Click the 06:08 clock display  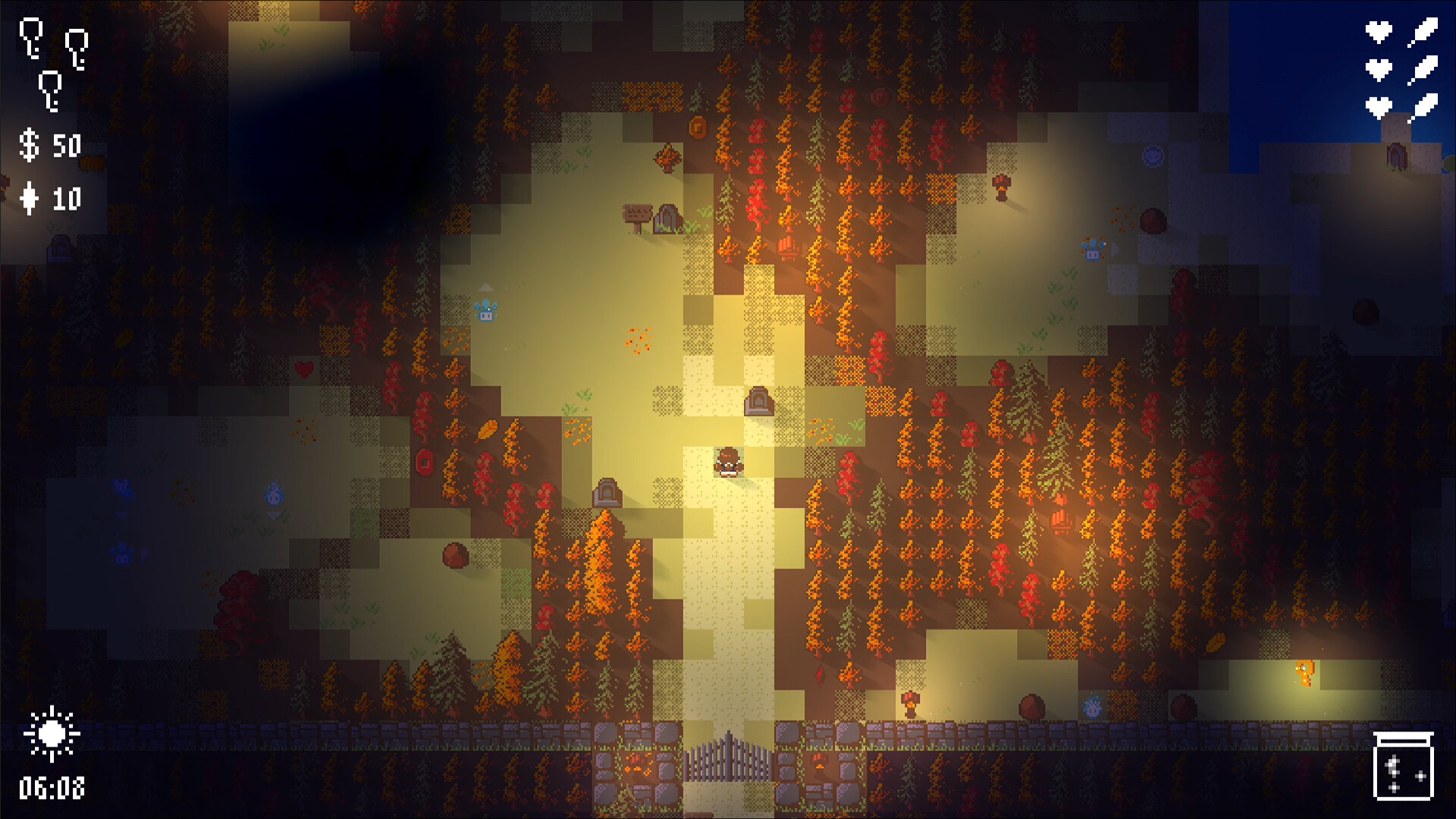click(53, 789)
